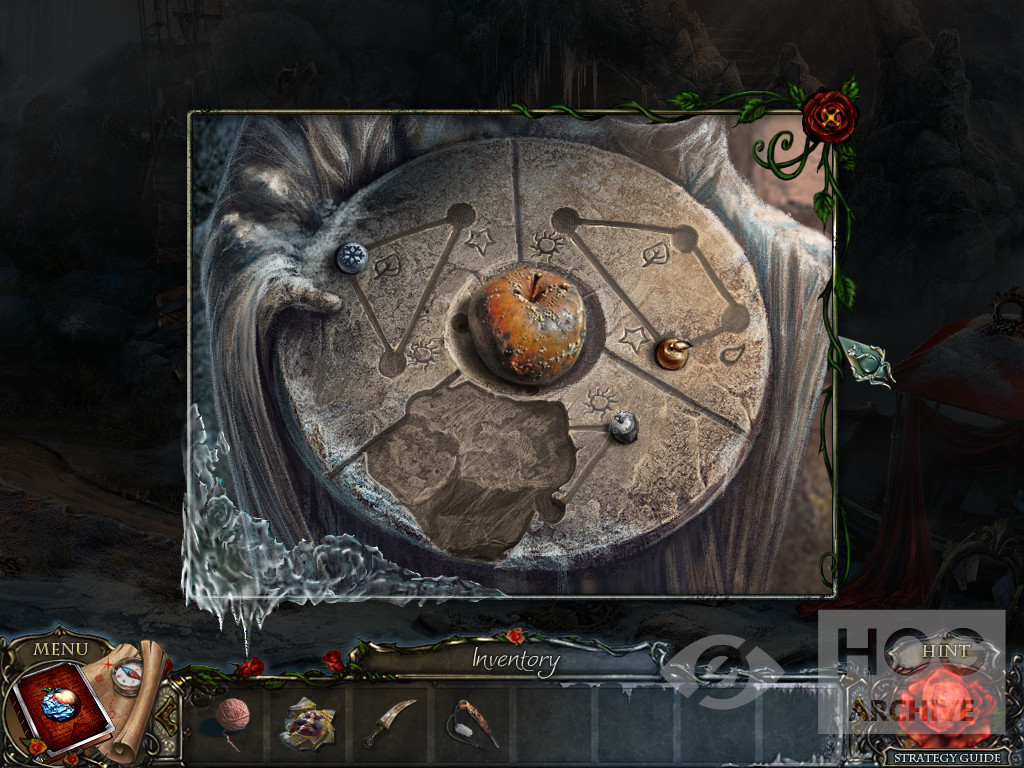Screen dimensions: 1024x768
Task: Select the curved knife from inventory
Action: pos(390,721)
